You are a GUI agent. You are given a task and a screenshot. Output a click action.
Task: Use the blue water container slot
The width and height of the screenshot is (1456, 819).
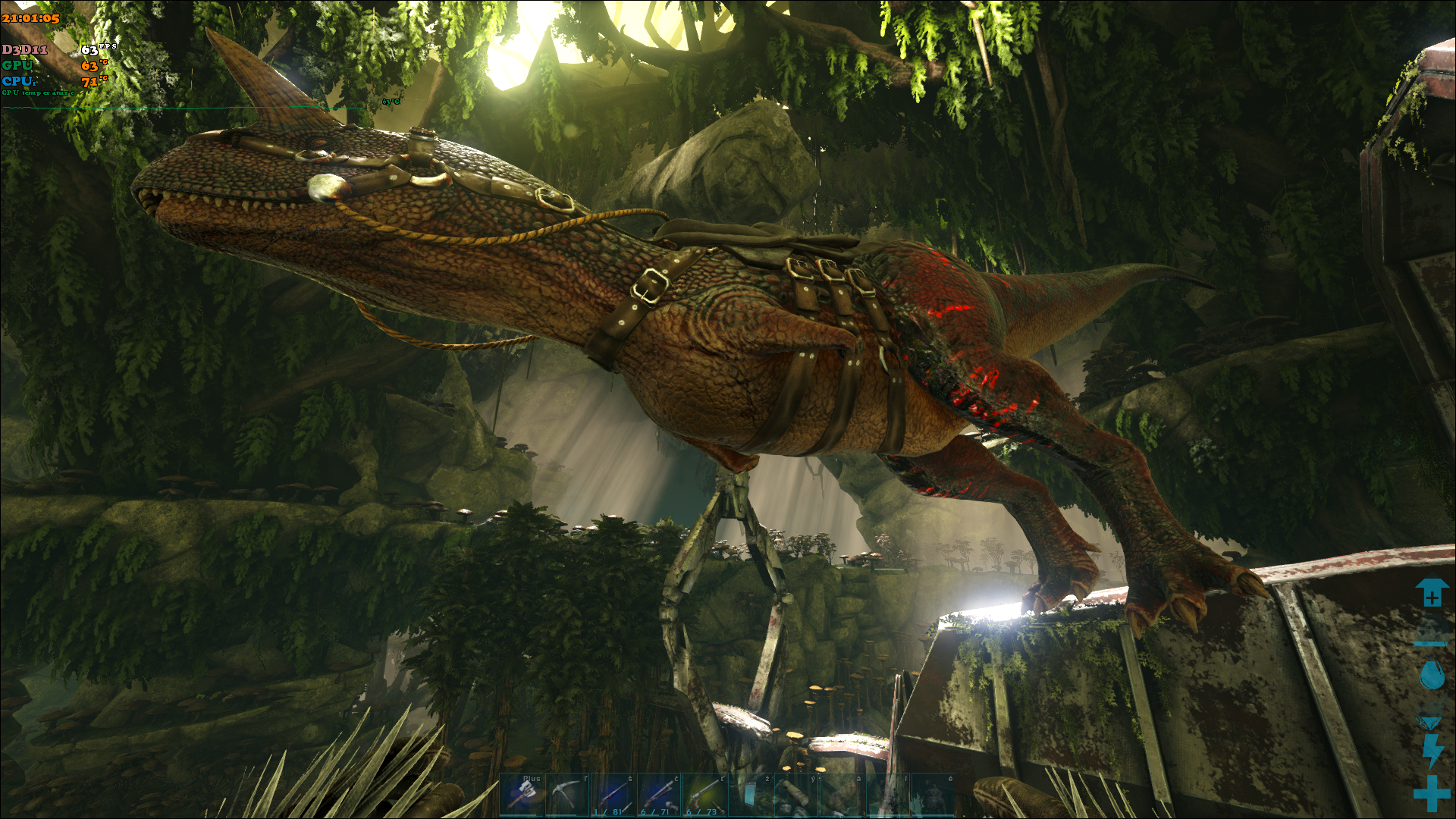(751, 794)
